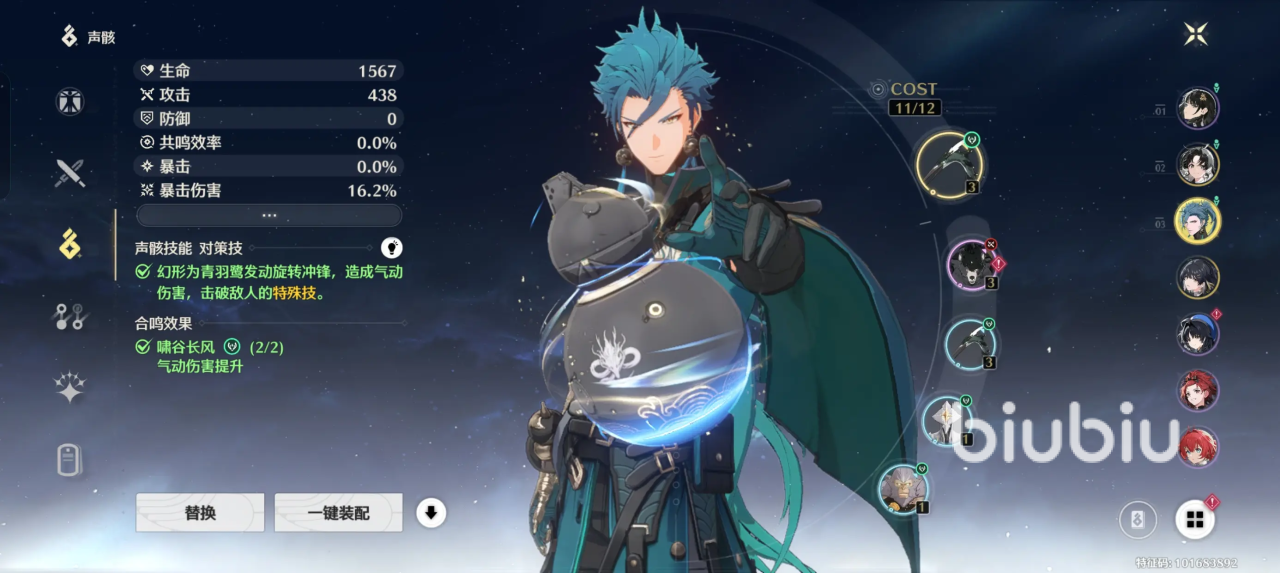Switch to the team slot 02 character

[1197, 165]
